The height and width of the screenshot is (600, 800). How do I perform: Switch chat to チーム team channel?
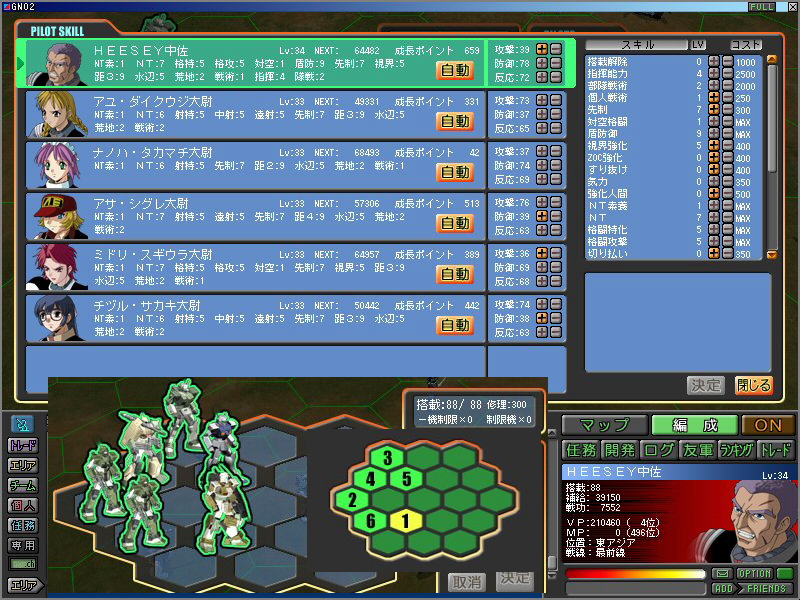pyautogui.click(x=22, y=485)
